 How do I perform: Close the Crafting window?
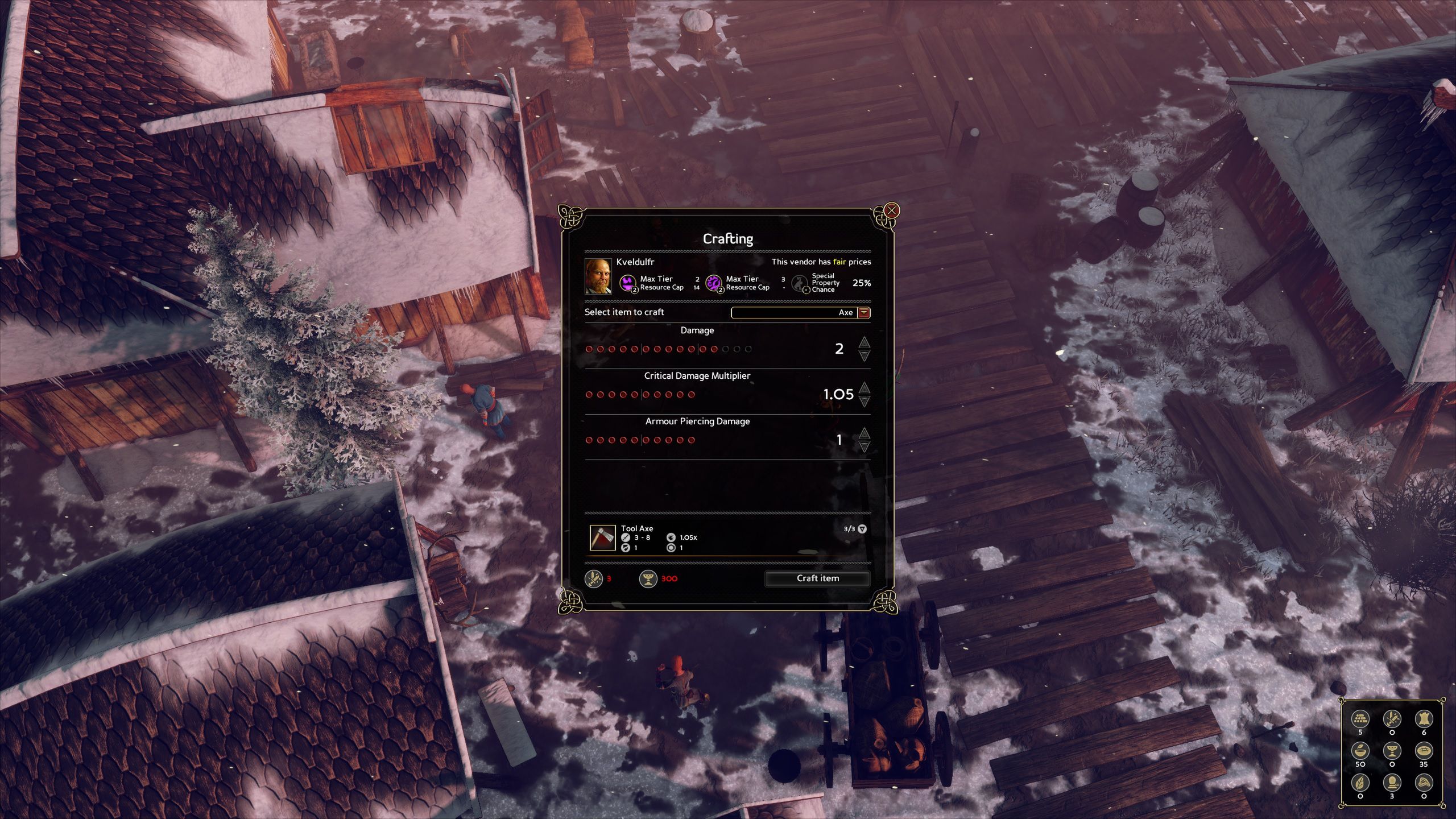(x=892, y=211)
